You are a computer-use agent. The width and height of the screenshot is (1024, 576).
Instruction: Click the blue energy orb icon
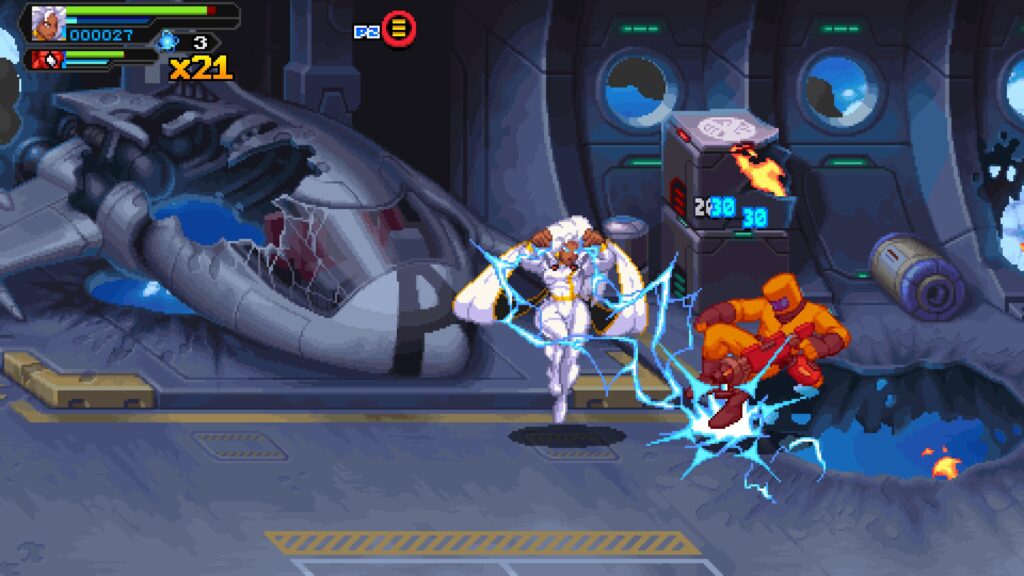(167, 41)
